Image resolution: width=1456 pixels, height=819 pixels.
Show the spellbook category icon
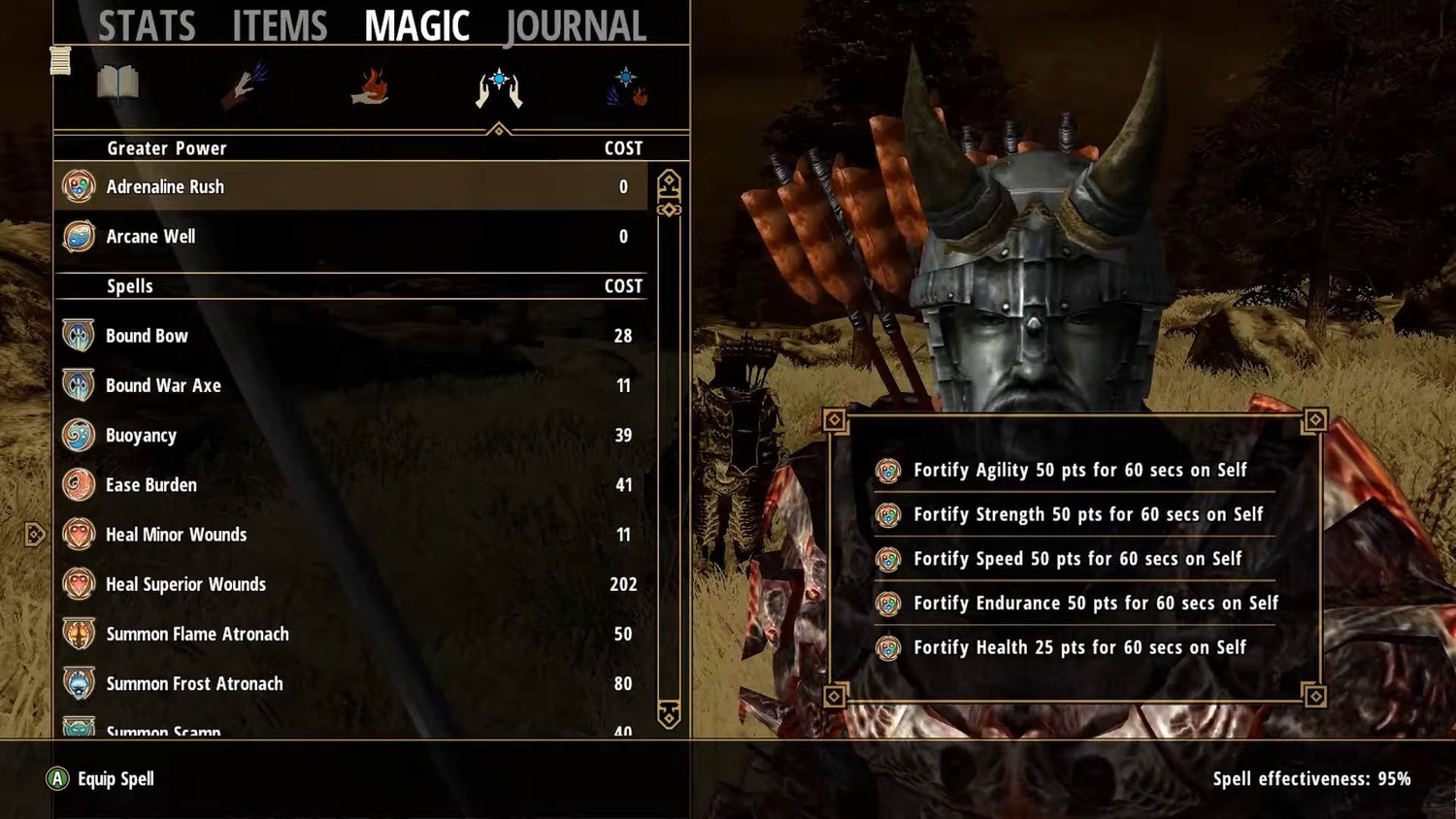(x=117, y=85)
